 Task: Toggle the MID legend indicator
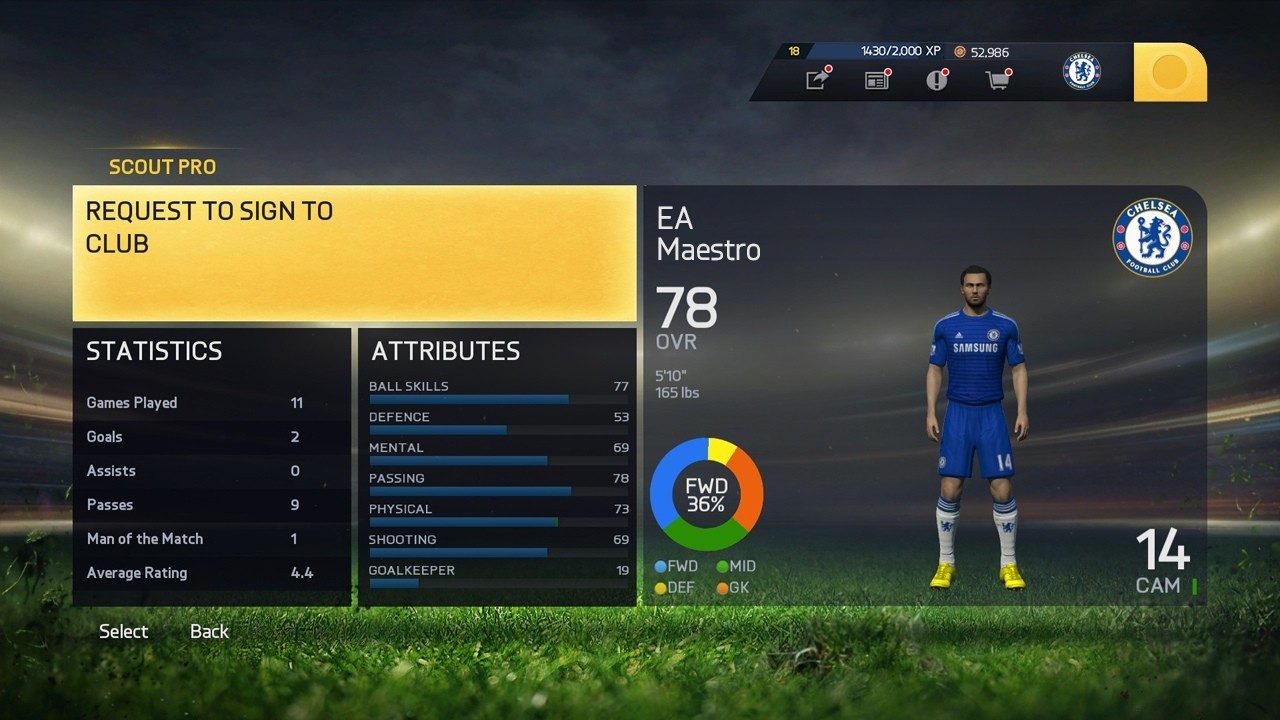click(x=723, y=566)
